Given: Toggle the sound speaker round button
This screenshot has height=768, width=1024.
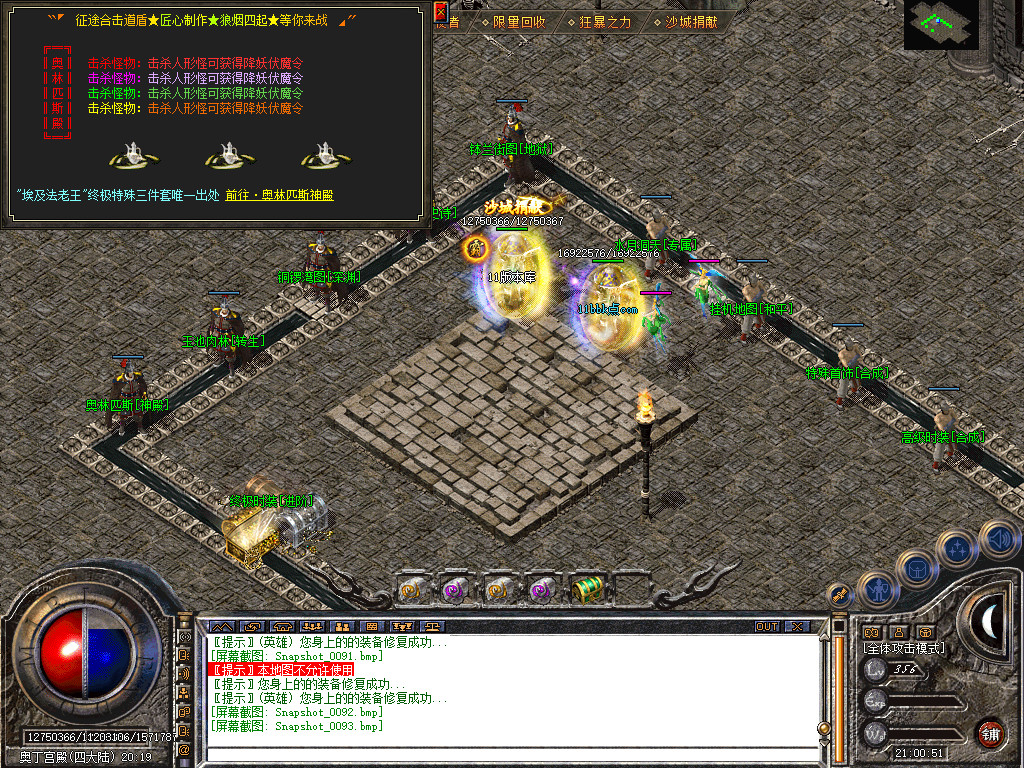Looking at the screenshot, I should click(998, 540).
